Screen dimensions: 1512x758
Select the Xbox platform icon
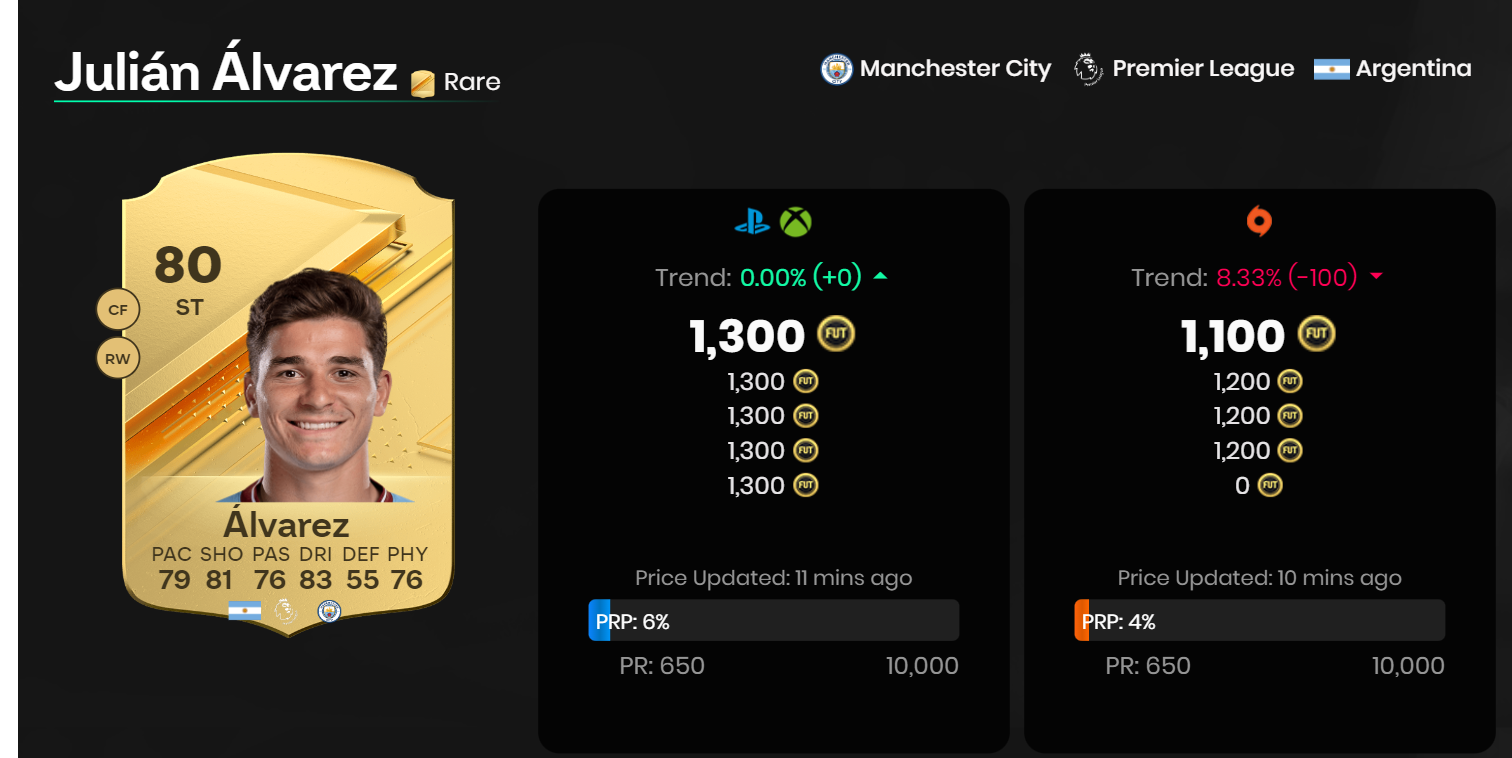796,222
